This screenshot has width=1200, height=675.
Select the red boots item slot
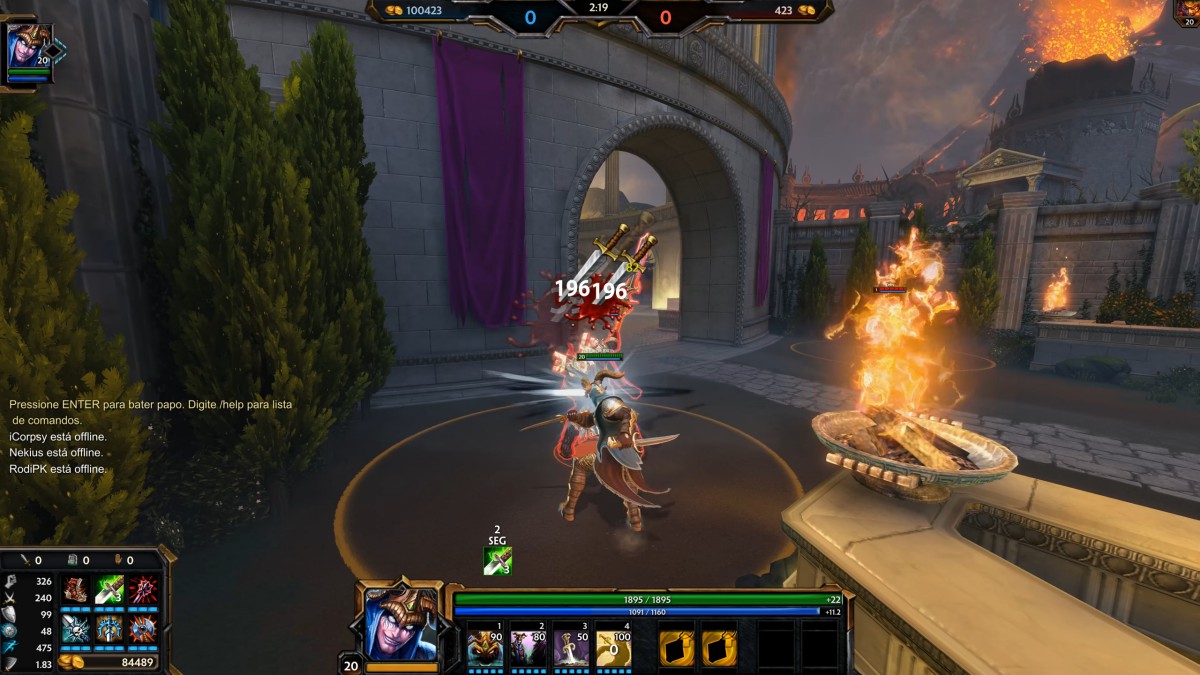pyautogui.click(x=76, y=590)
